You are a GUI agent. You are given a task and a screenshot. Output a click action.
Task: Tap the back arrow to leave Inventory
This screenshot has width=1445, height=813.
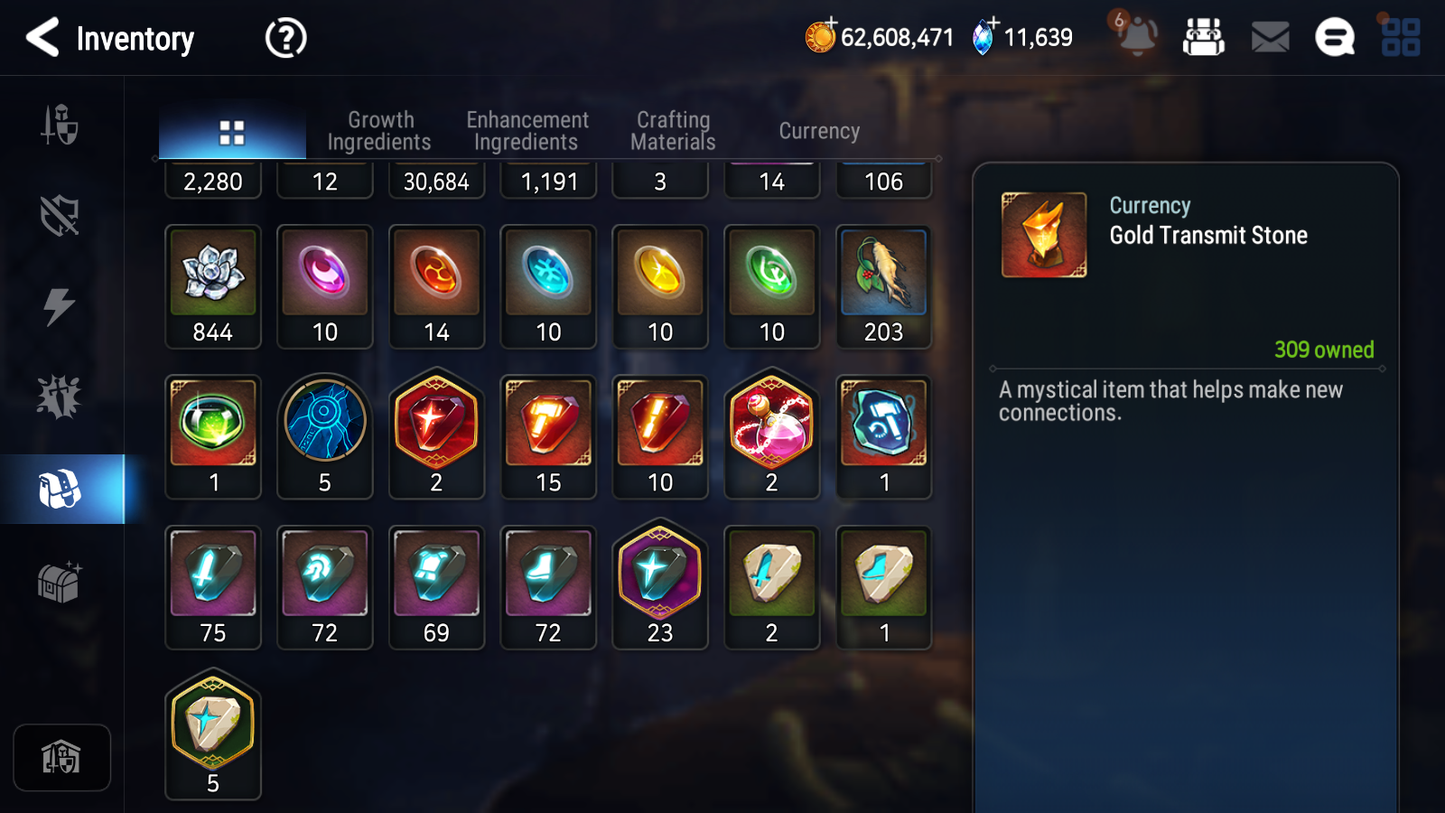pyautogui.click(x=41, y=37)
